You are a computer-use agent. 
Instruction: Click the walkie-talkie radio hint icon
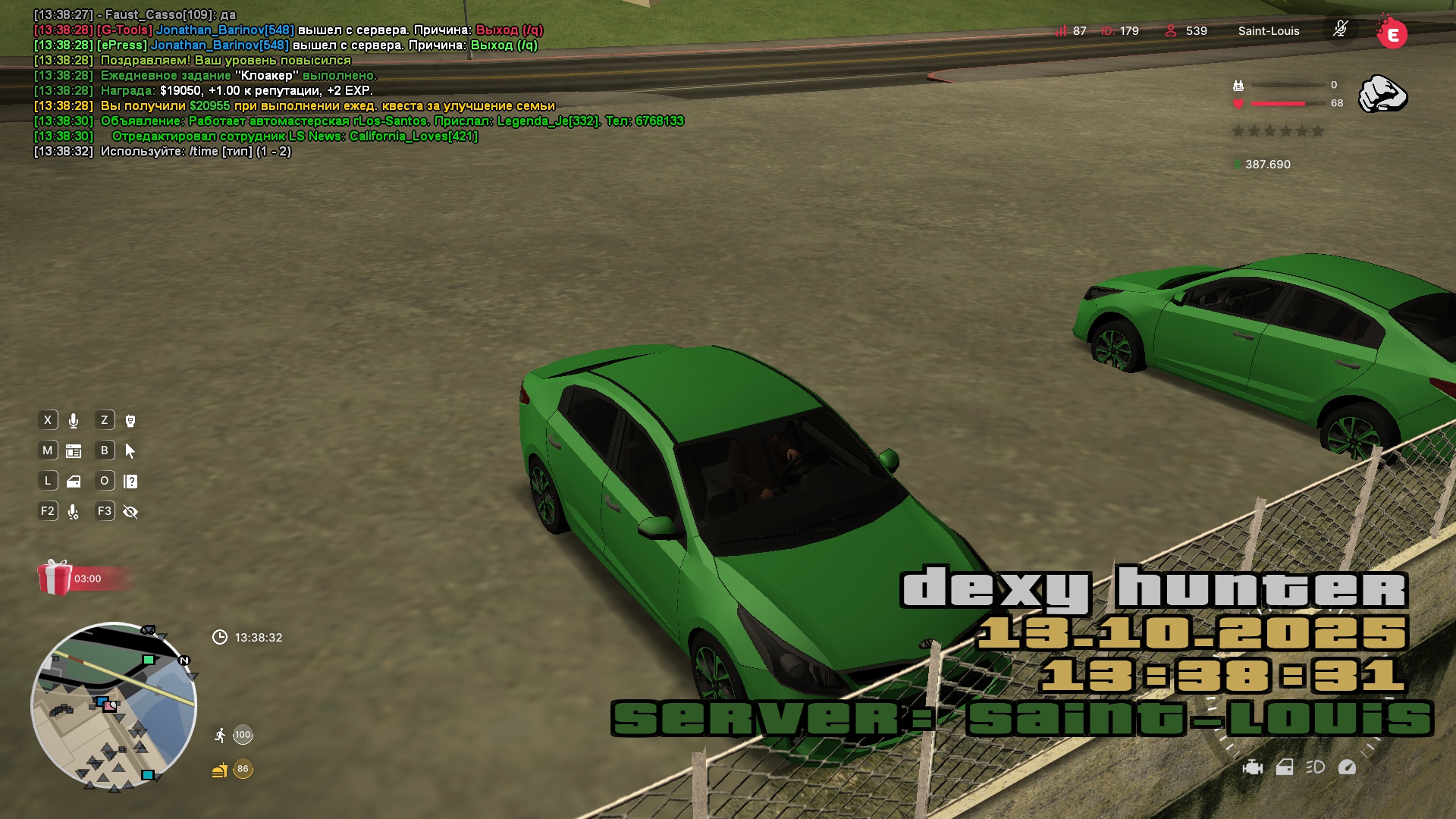[130, 421]
